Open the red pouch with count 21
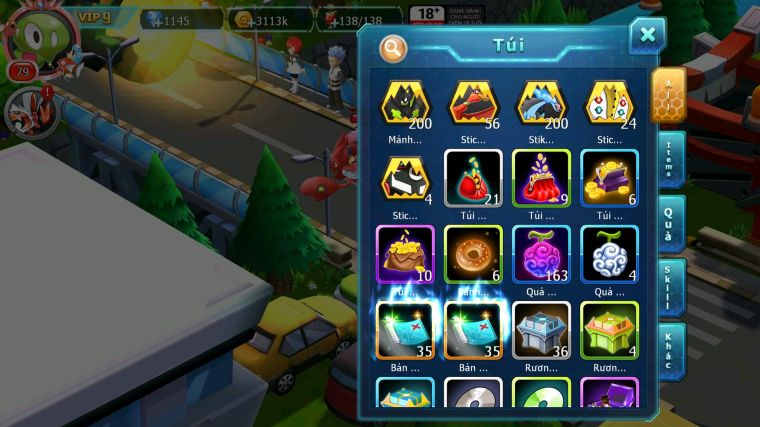Viewport: 760px width, 427px height. point(473,180)
